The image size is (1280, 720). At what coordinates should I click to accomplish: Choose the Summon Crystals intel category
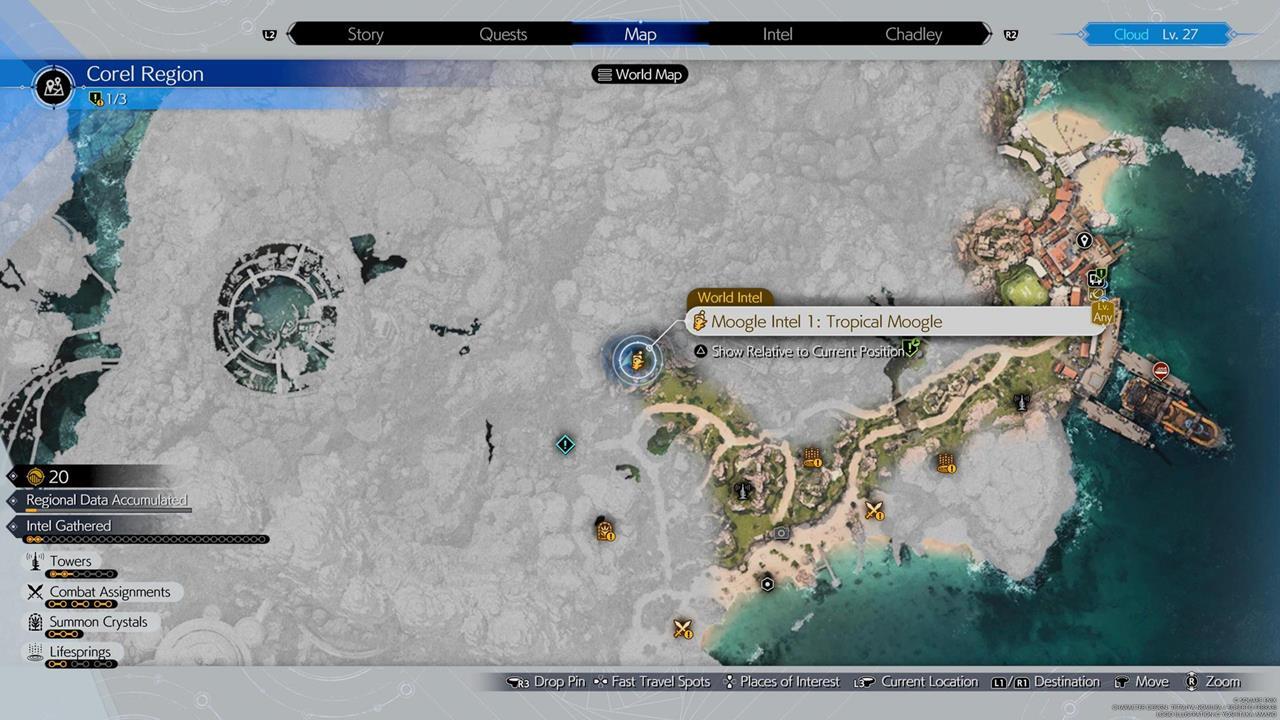pyautogui.click(x=97, y=622)
